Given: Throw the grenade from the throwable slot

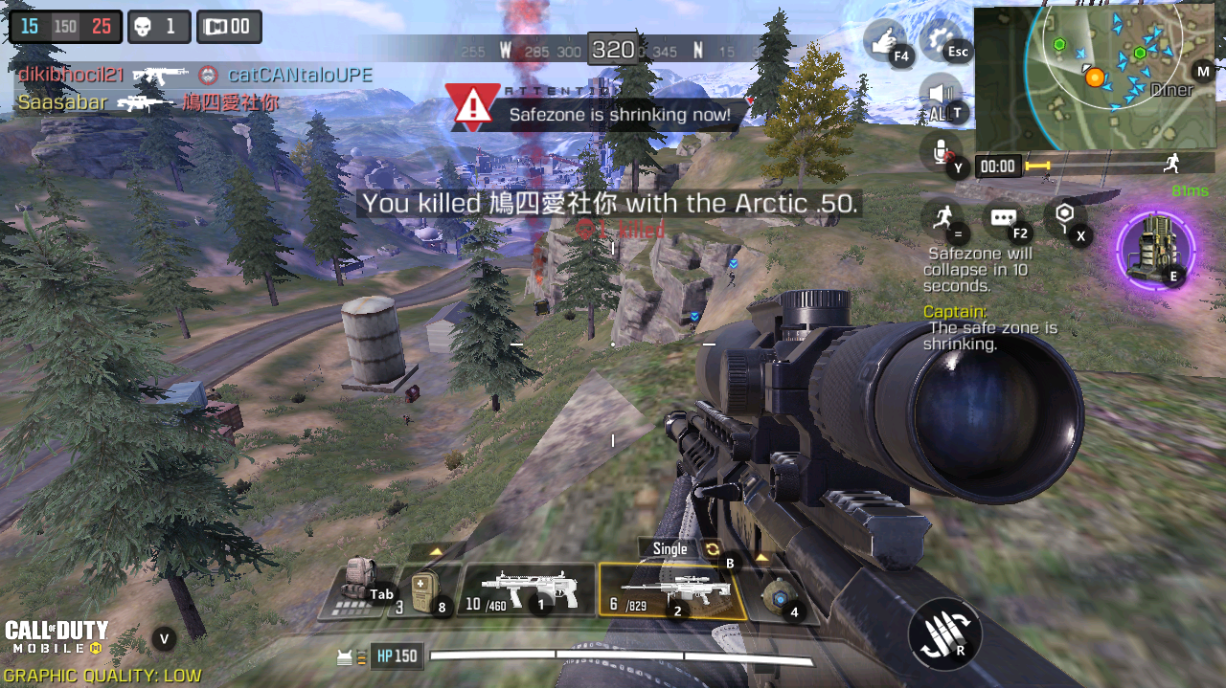Looking at the screenshot, I should 780,595.
